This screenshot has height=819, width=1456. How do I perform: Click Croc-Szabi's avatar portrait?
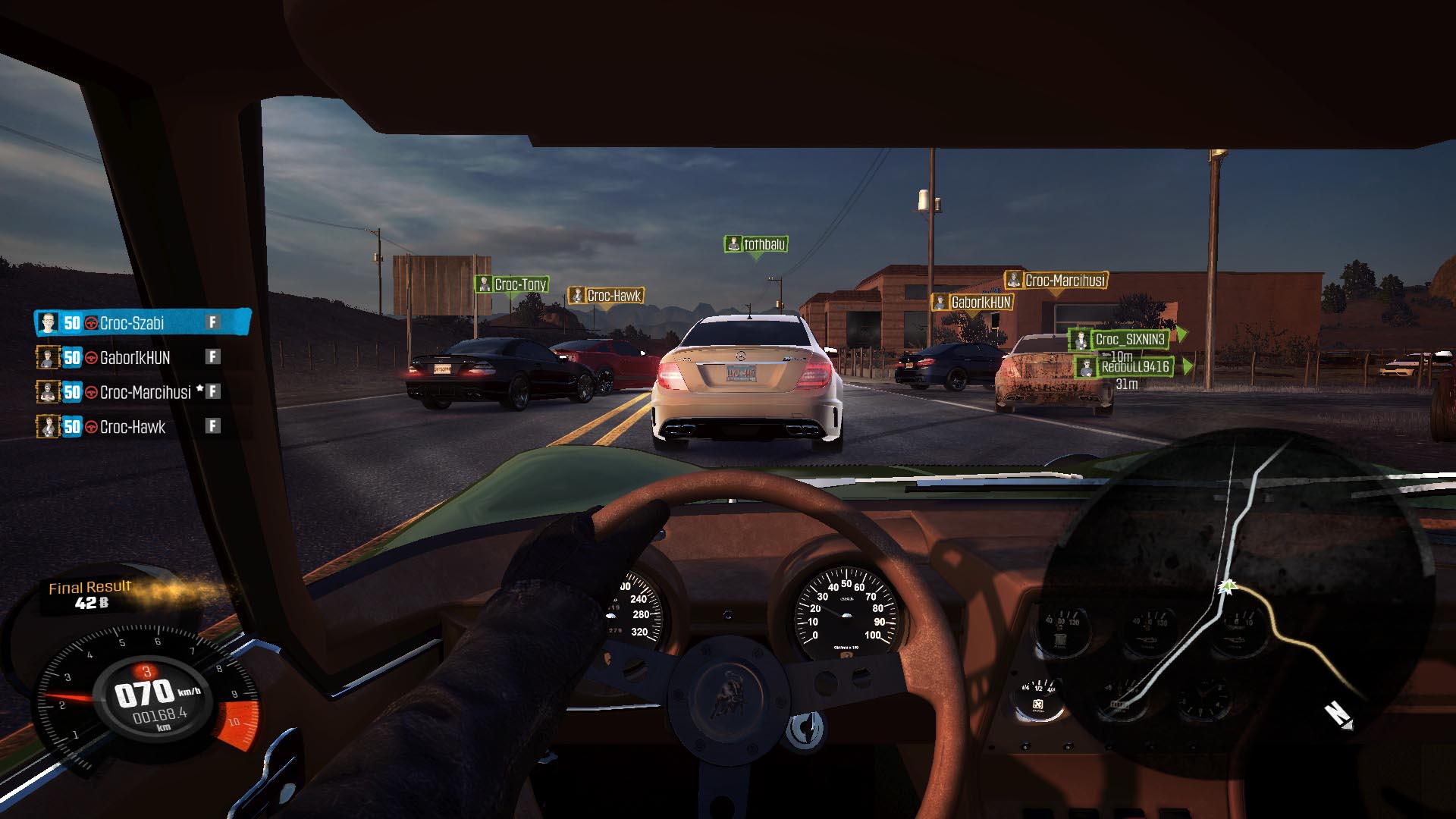[49, 323]
